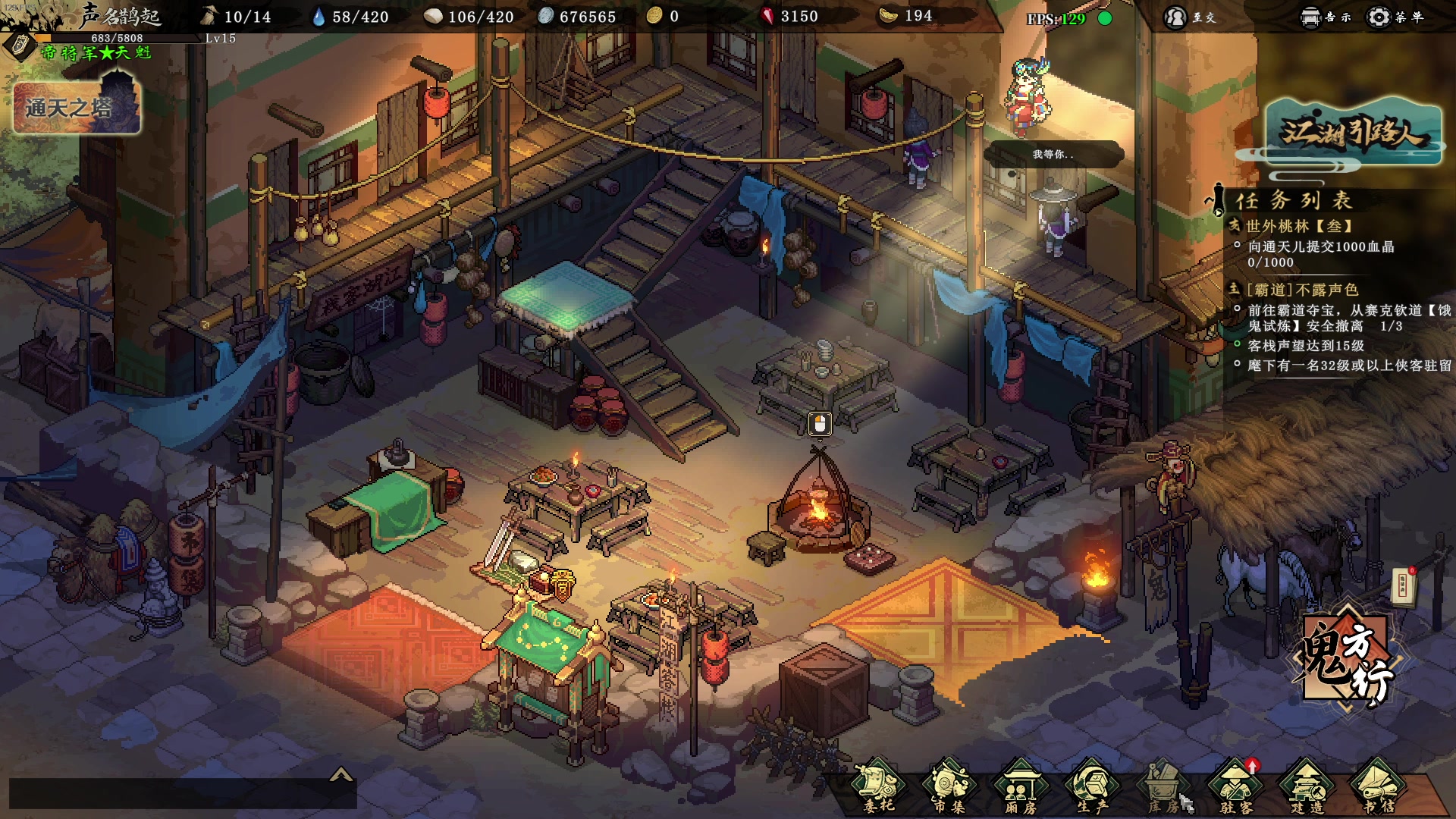Open the 库房 storeroom menu
Screen dimensions: 1456x819
click(x=1163, y=787)
